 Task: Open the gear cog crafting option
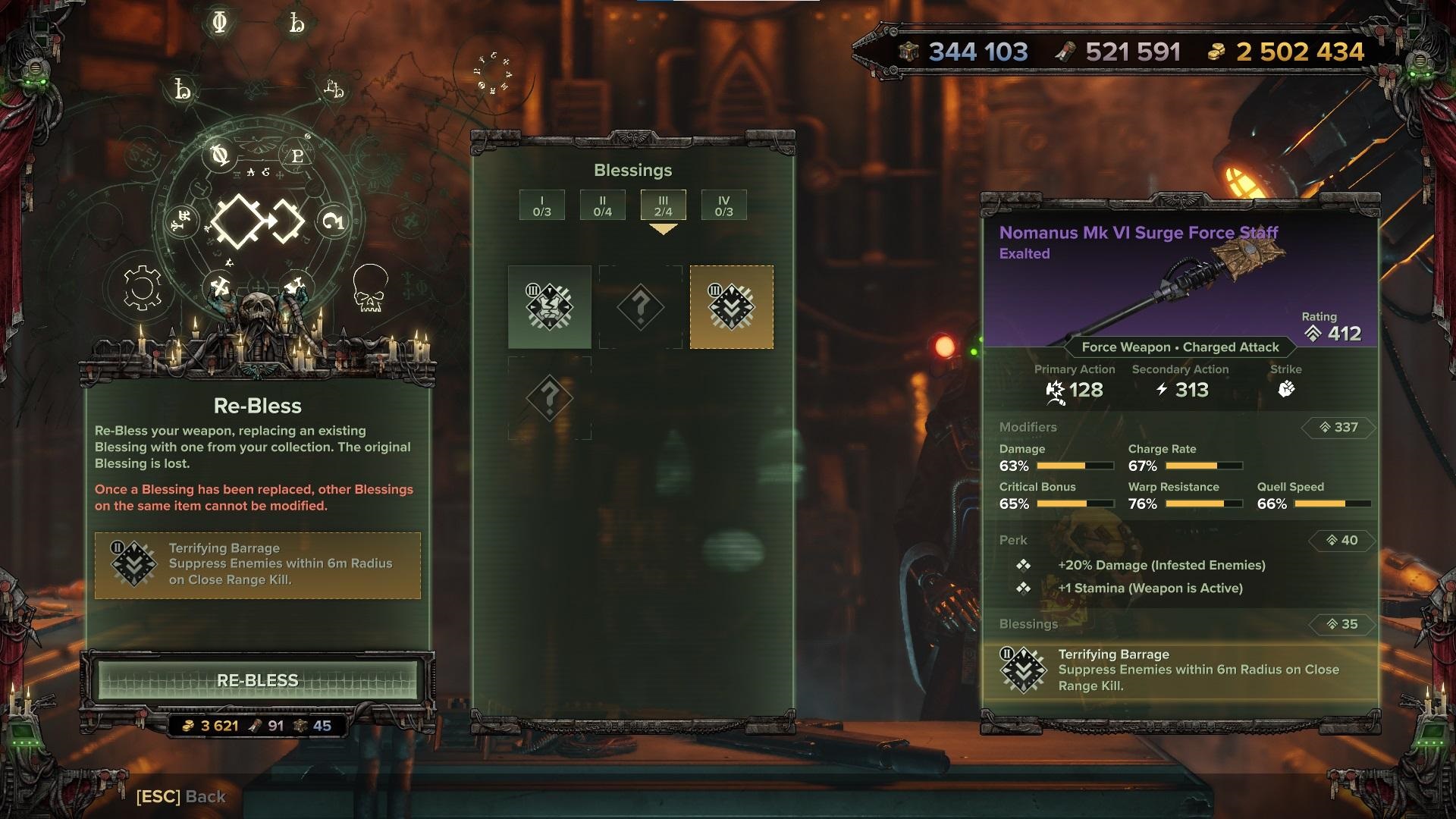coord(142,288)
